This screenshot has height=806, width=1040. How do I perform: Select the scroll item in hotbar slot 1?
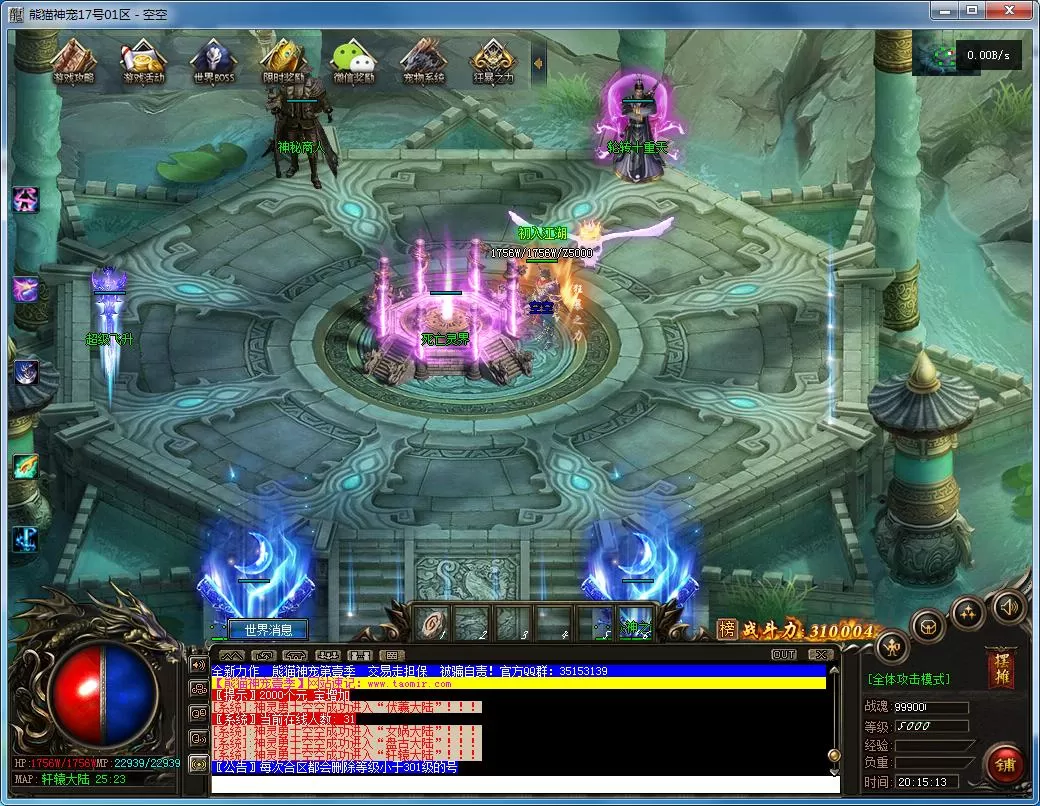coord(432,622)
